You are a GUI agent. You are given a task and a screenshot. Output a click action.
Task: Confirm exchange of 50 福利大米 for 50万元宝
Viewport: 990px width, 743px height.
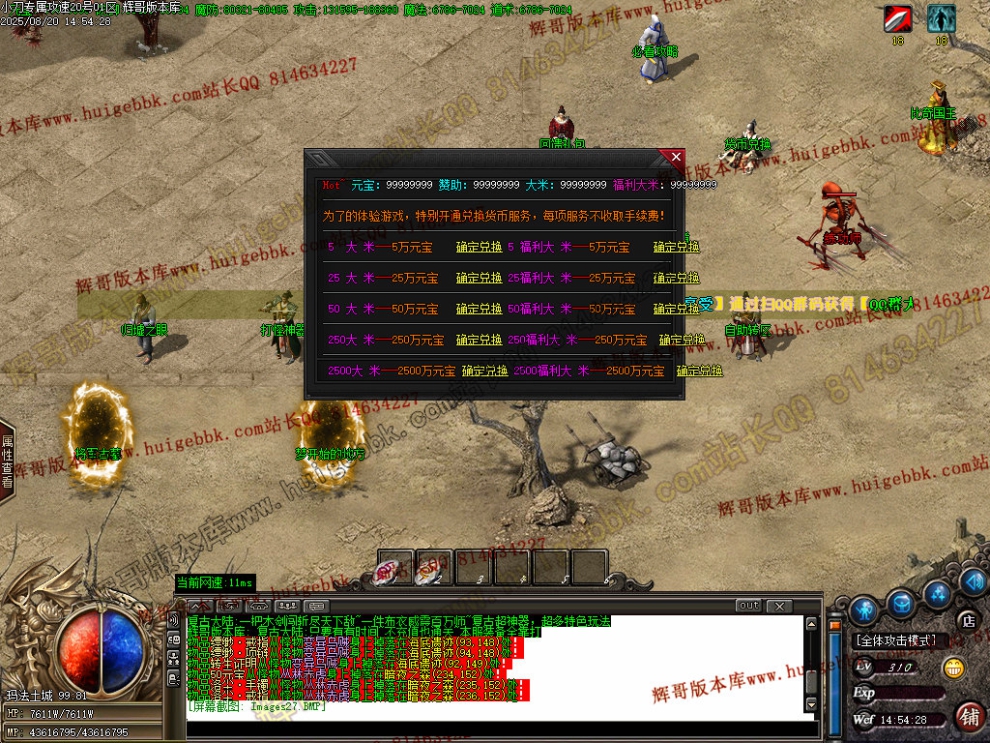point(677,309)
